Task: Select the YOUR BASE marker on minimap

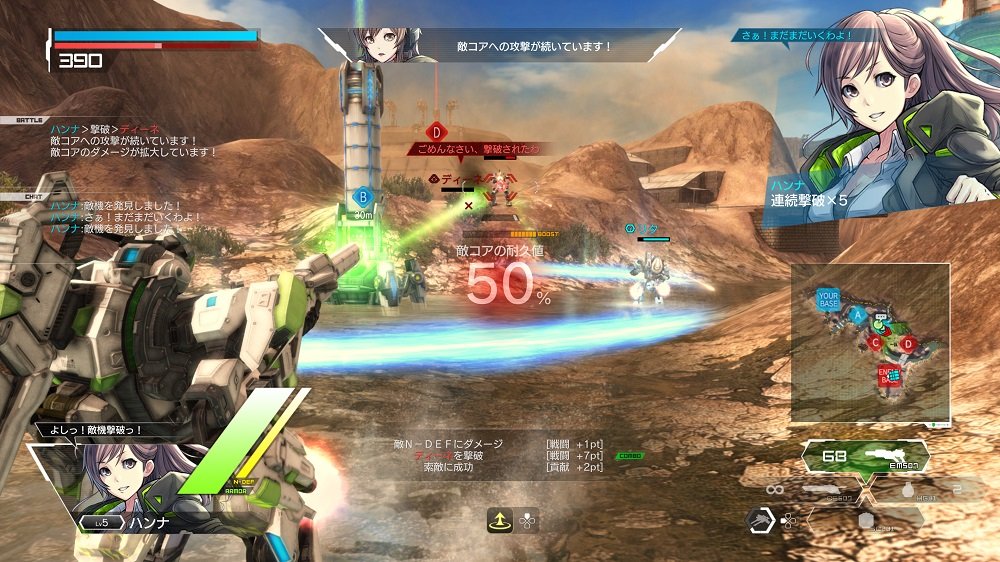Action: click(x=829, y=299)
